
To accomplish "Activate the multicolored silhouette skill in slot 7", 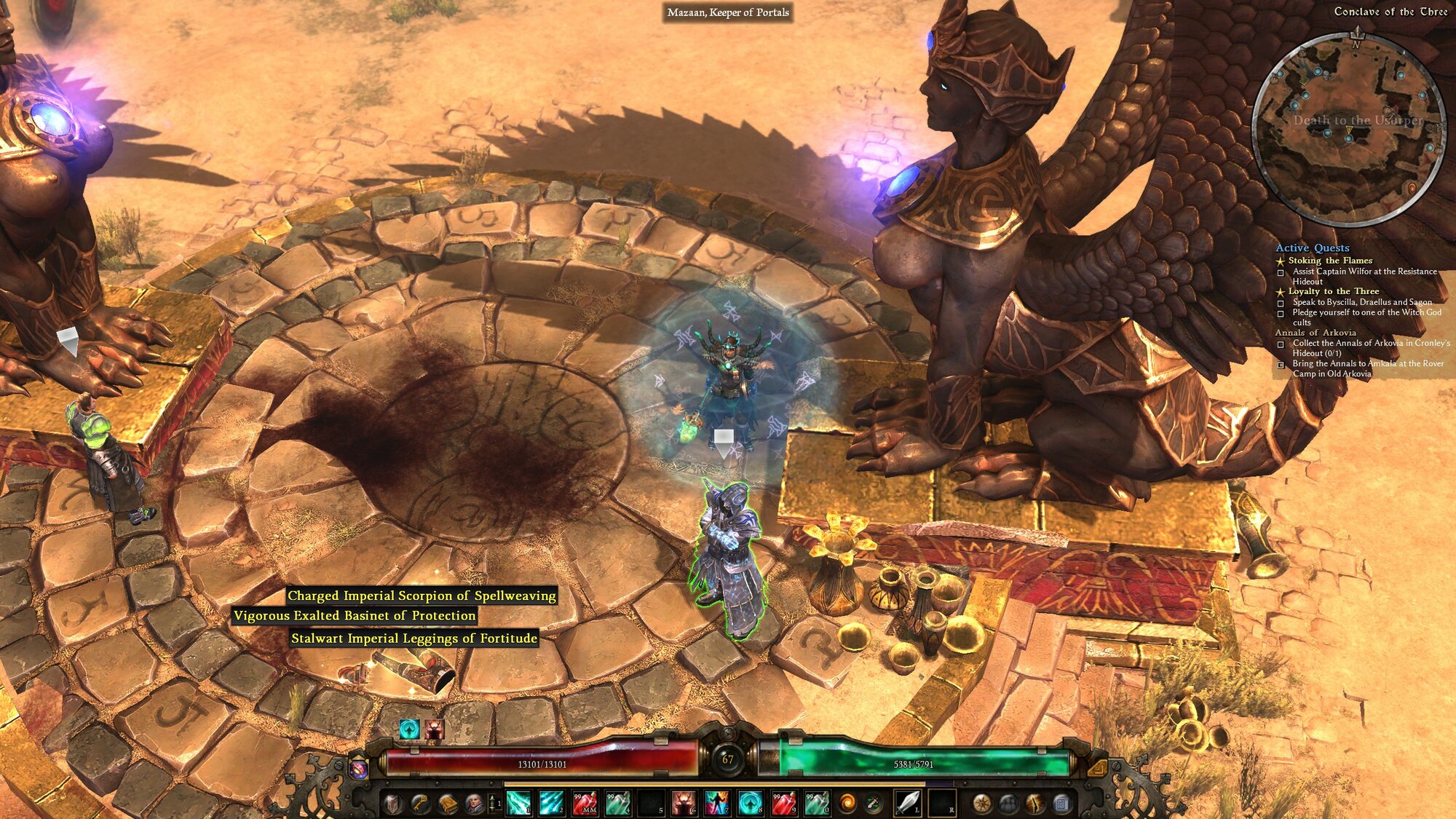I will coord(716,803).
